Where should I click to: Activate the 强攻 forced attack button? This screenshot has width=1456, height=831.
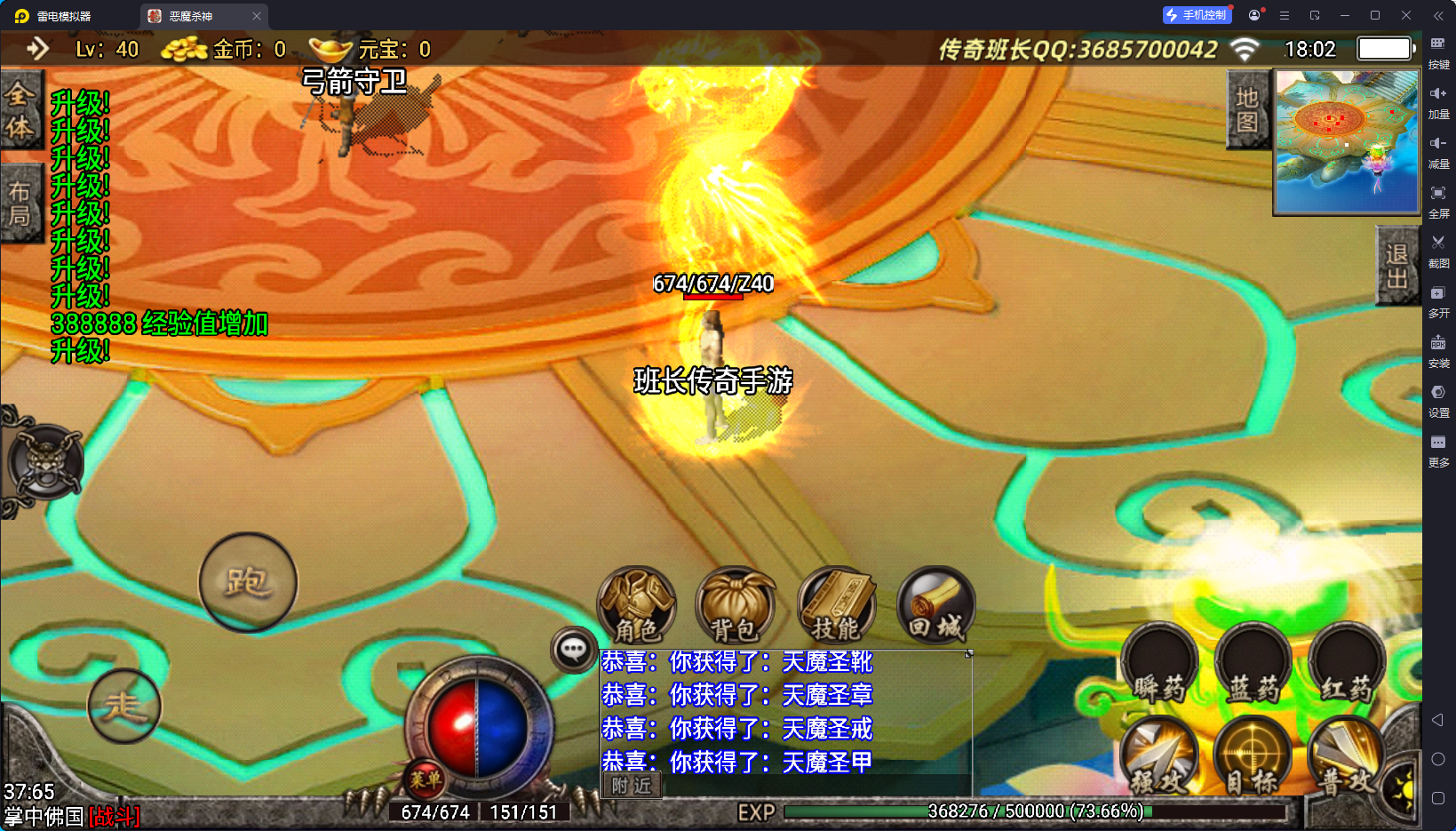coord(1159,757)
